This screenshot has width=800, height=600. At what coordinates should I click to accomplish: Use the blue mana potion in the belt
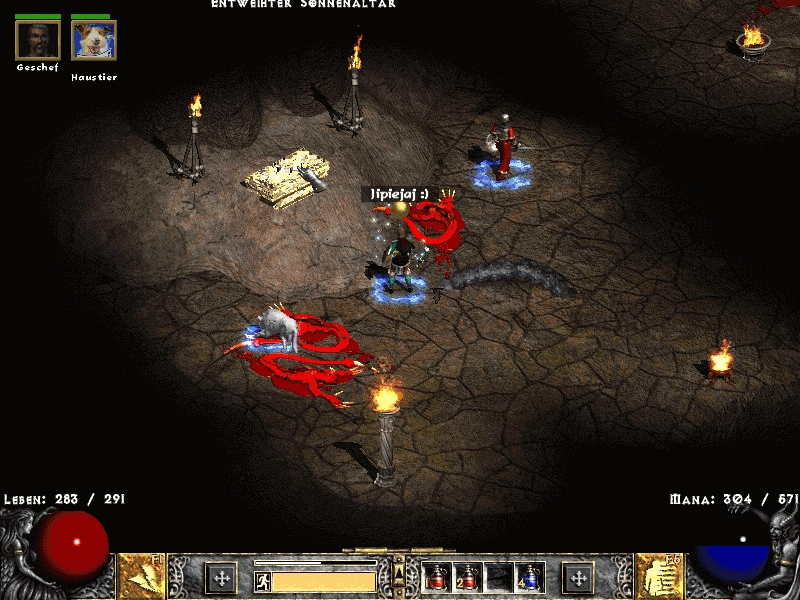point(529,577)
